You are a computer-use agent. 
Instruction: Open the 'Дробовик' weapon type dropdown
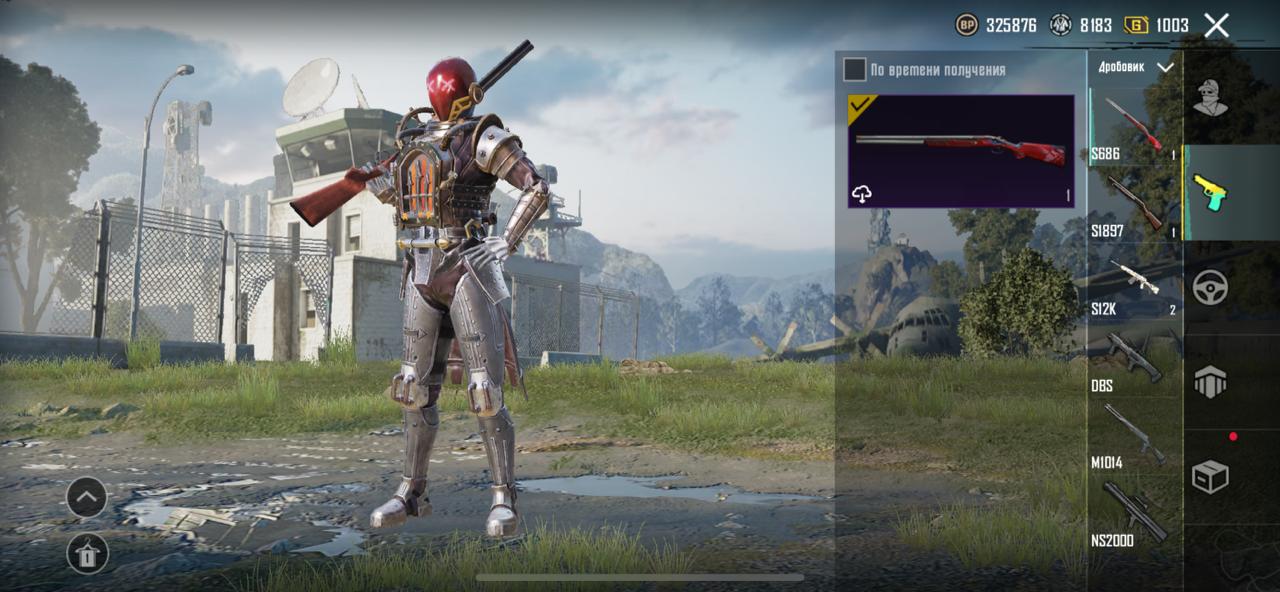[1135, 67]
